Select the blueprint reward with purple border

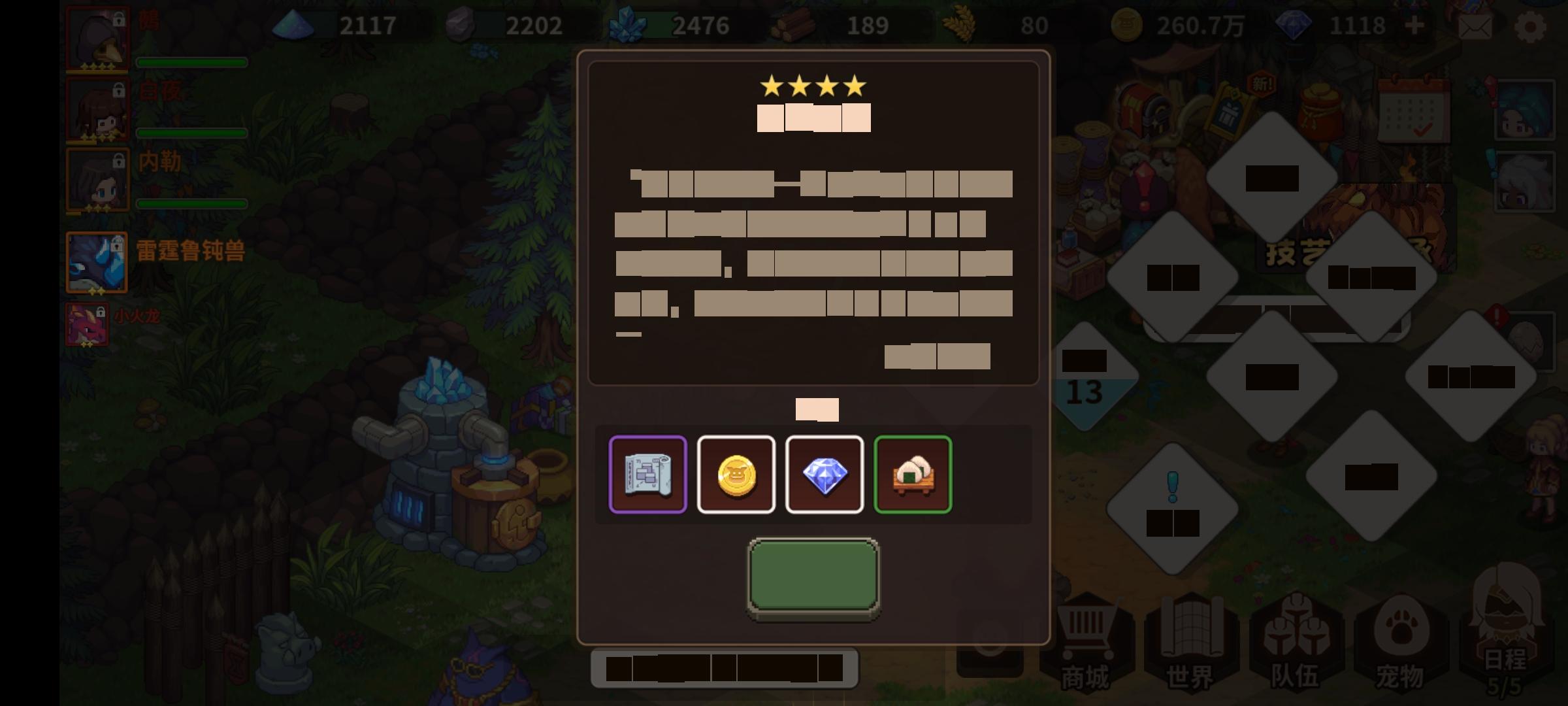[x=647, y=473]
